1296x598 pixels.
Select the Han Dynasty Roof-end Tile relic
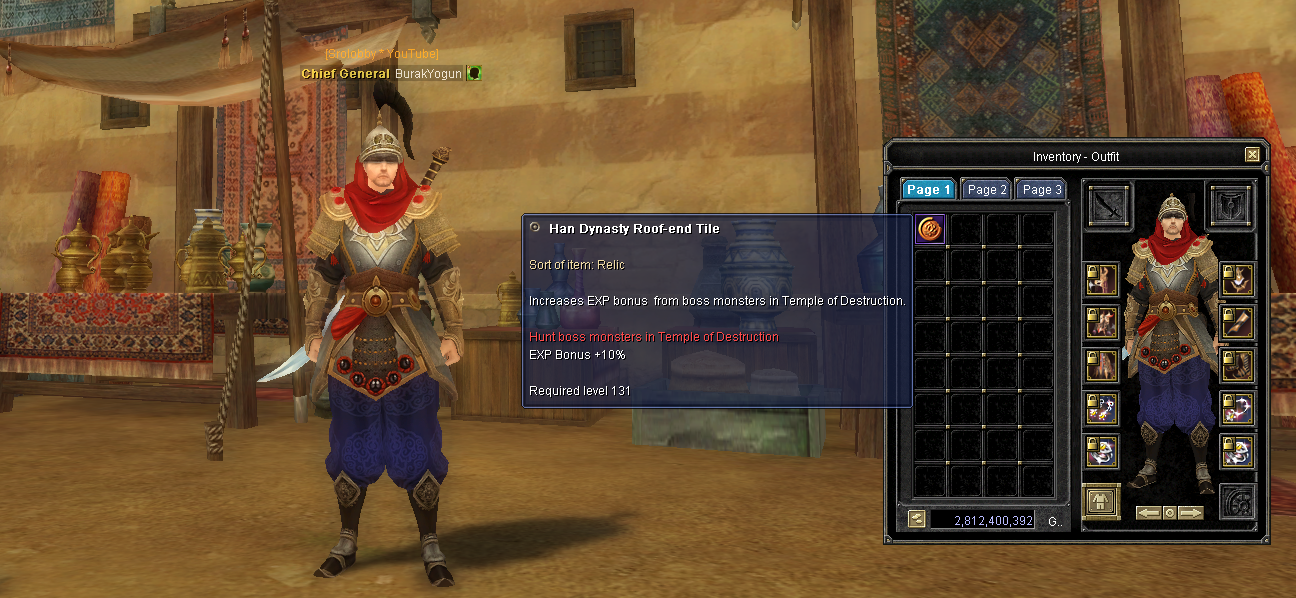point(931,229)
